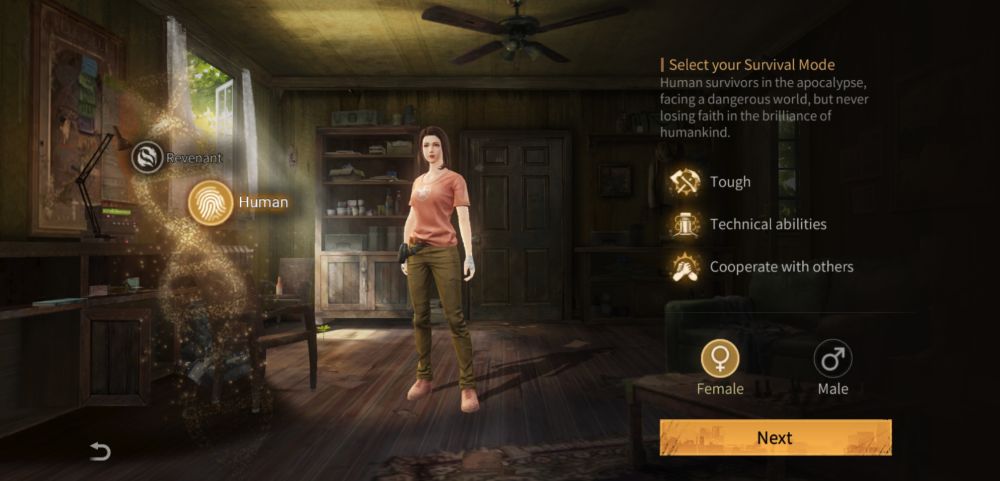Viewport: 1000px width, 481px height.
Task: Select the Revenant survival mode
Action: tap(148, 157)
